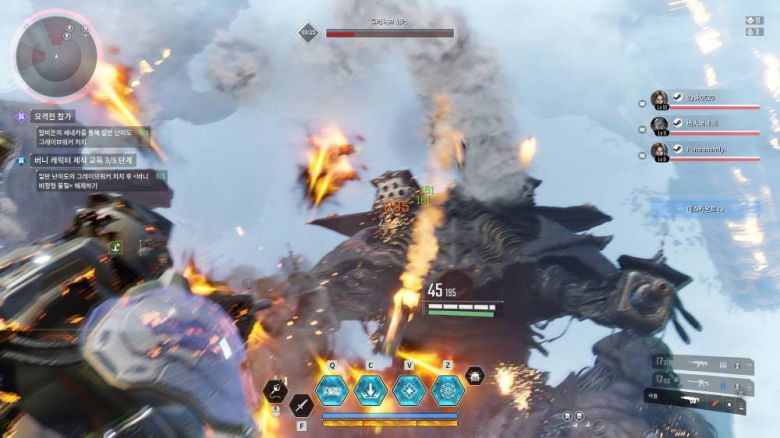Choose the middle squad member's helmeted portrait
This screenshot has height=438, width=780.
pyautogui.click(x=659, y=125)
